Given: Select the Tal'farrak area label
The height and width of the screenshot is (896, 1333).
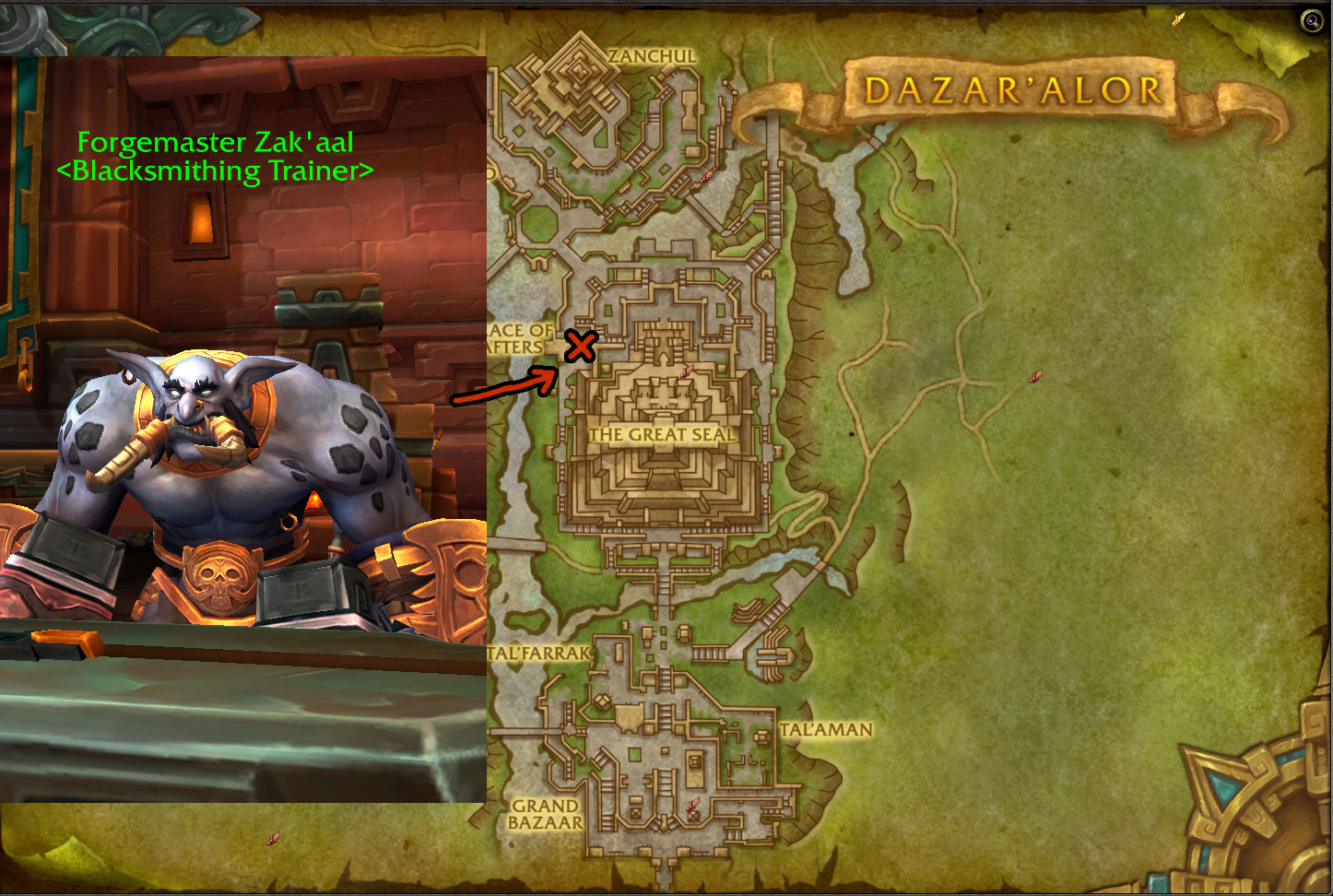Looking at the screenshot, I should point(539,653).
